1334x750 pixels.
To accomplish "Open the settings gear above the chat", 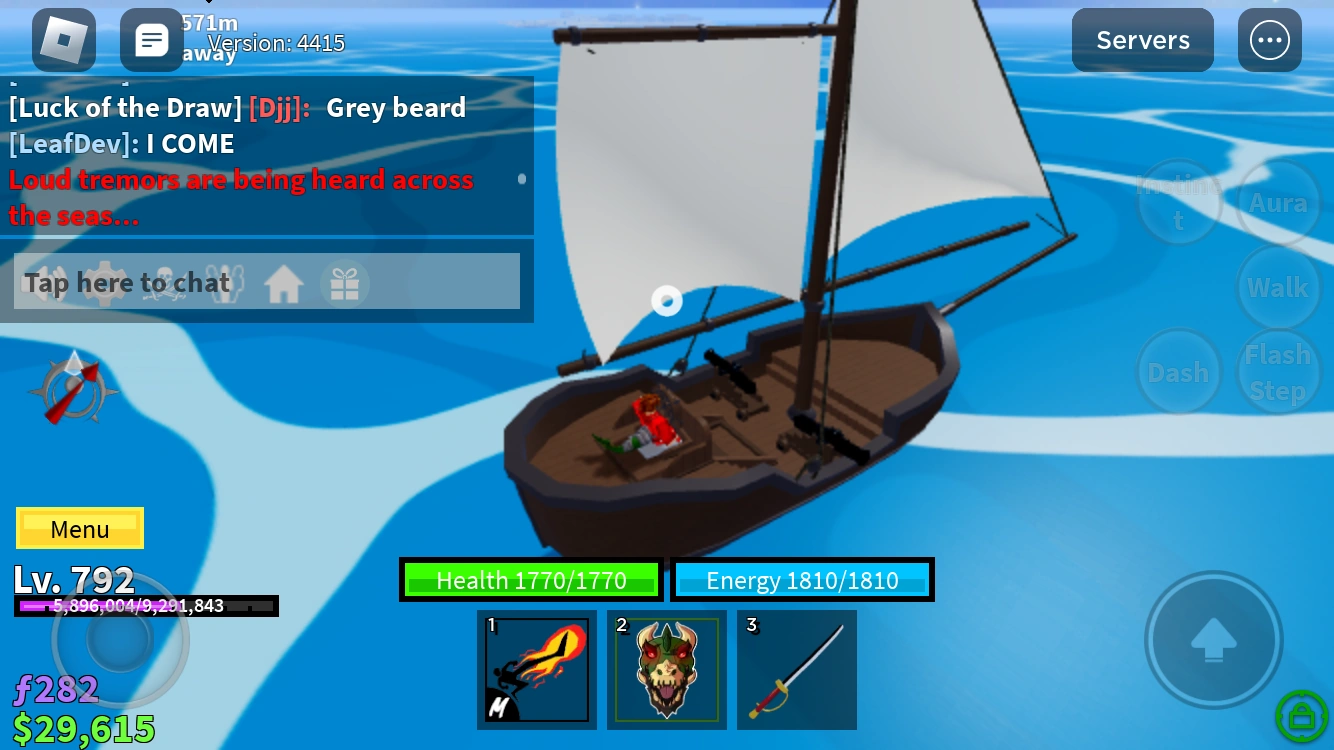I will click(x=105, y=283).
